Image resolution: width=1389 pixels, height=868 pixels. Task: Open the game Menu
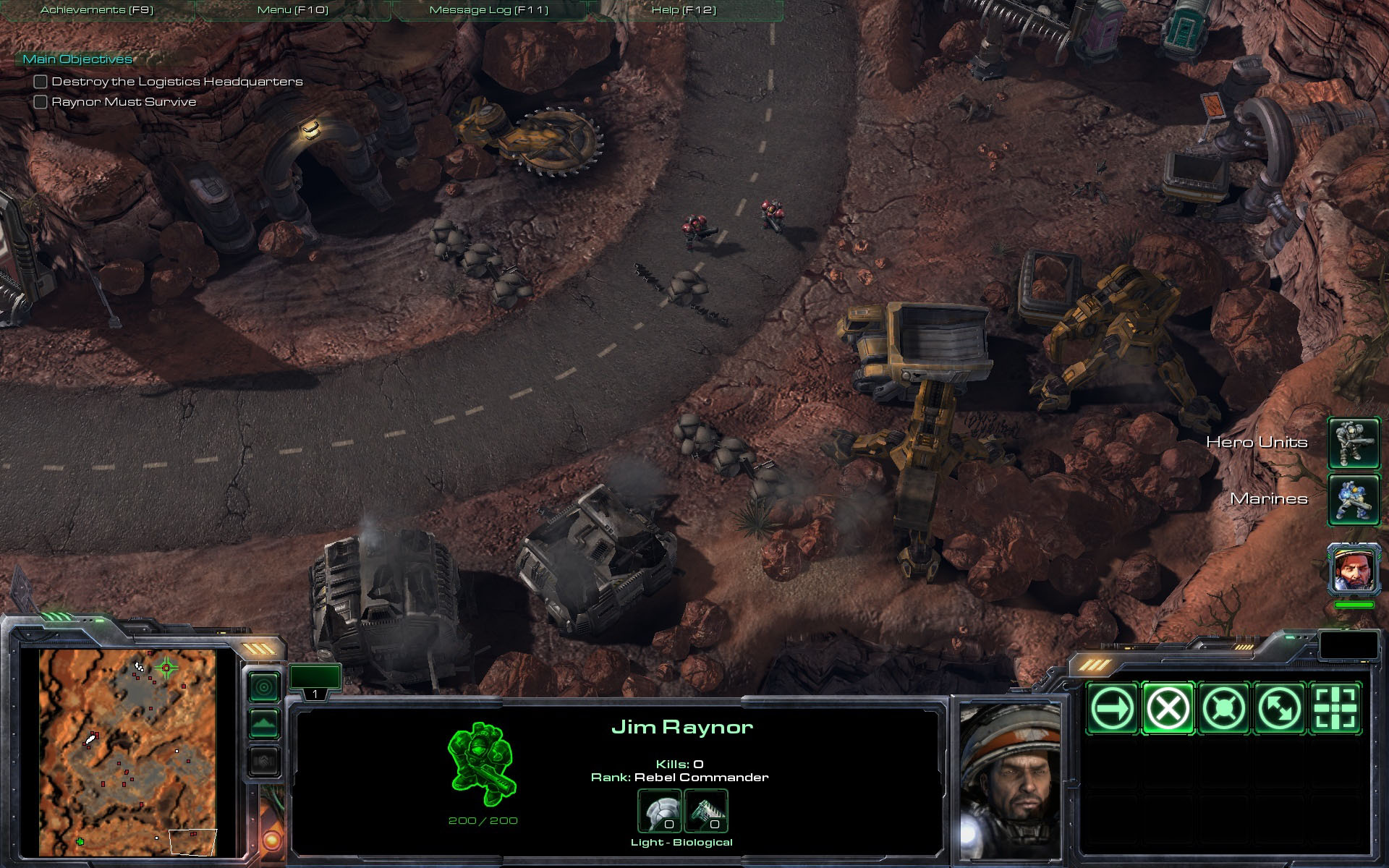(x=293, y=10)
